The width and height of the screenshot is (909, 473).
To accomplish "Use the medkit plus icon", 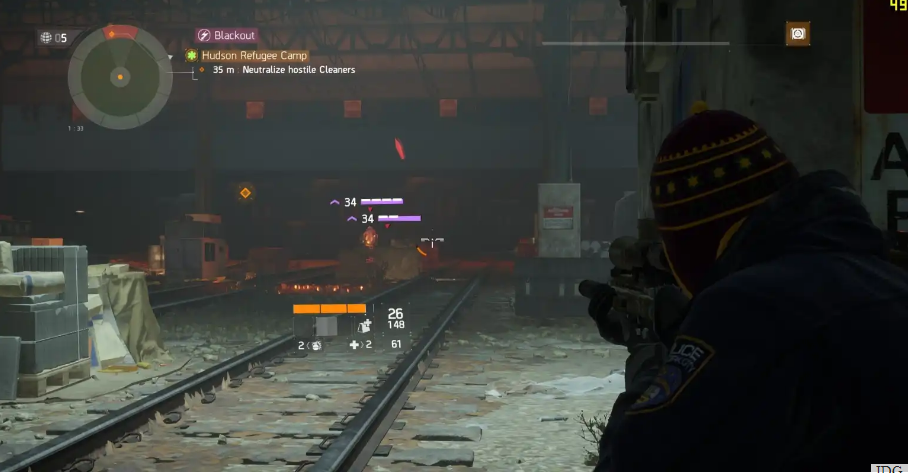I will pyautogui.click(x=354, y=345).
